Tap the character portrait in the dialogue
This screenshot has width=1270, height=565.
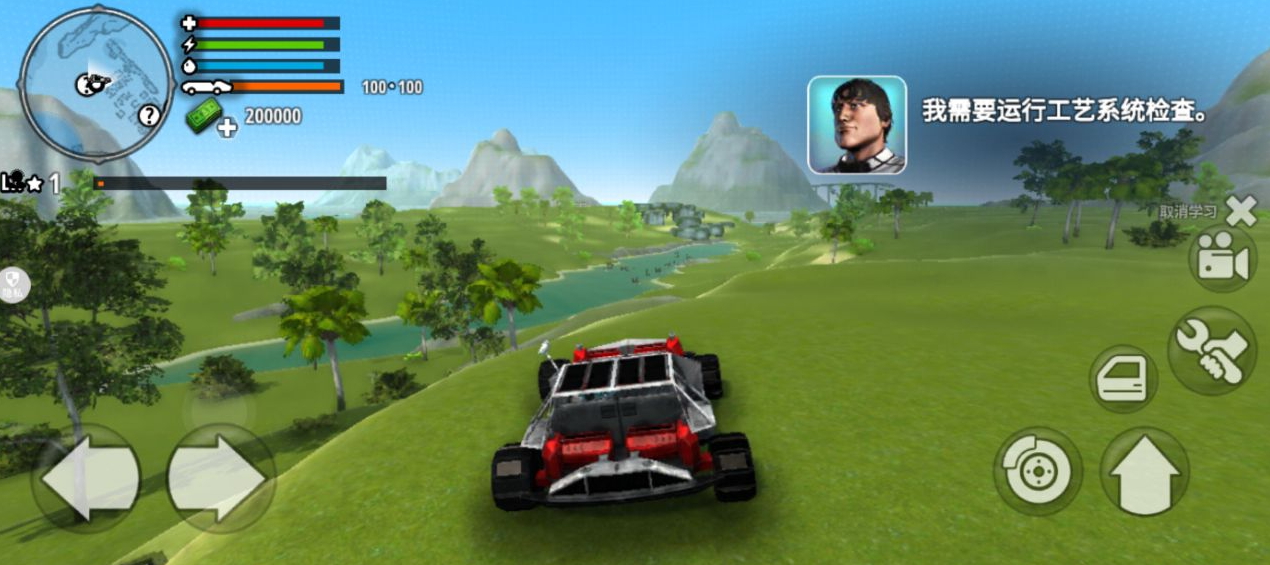[x=857, y=125]
